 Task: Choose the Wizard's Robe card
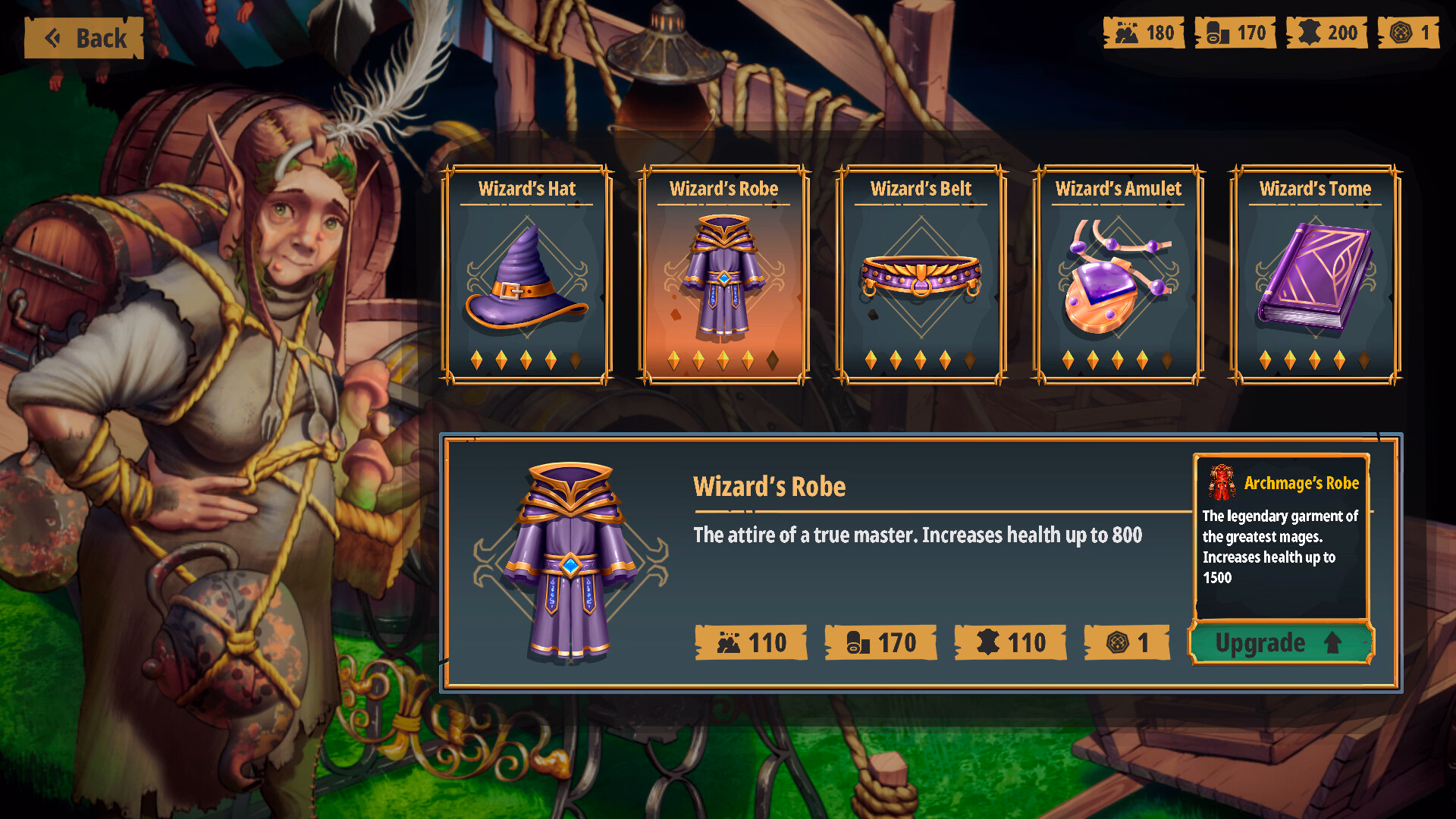[724, 275]
